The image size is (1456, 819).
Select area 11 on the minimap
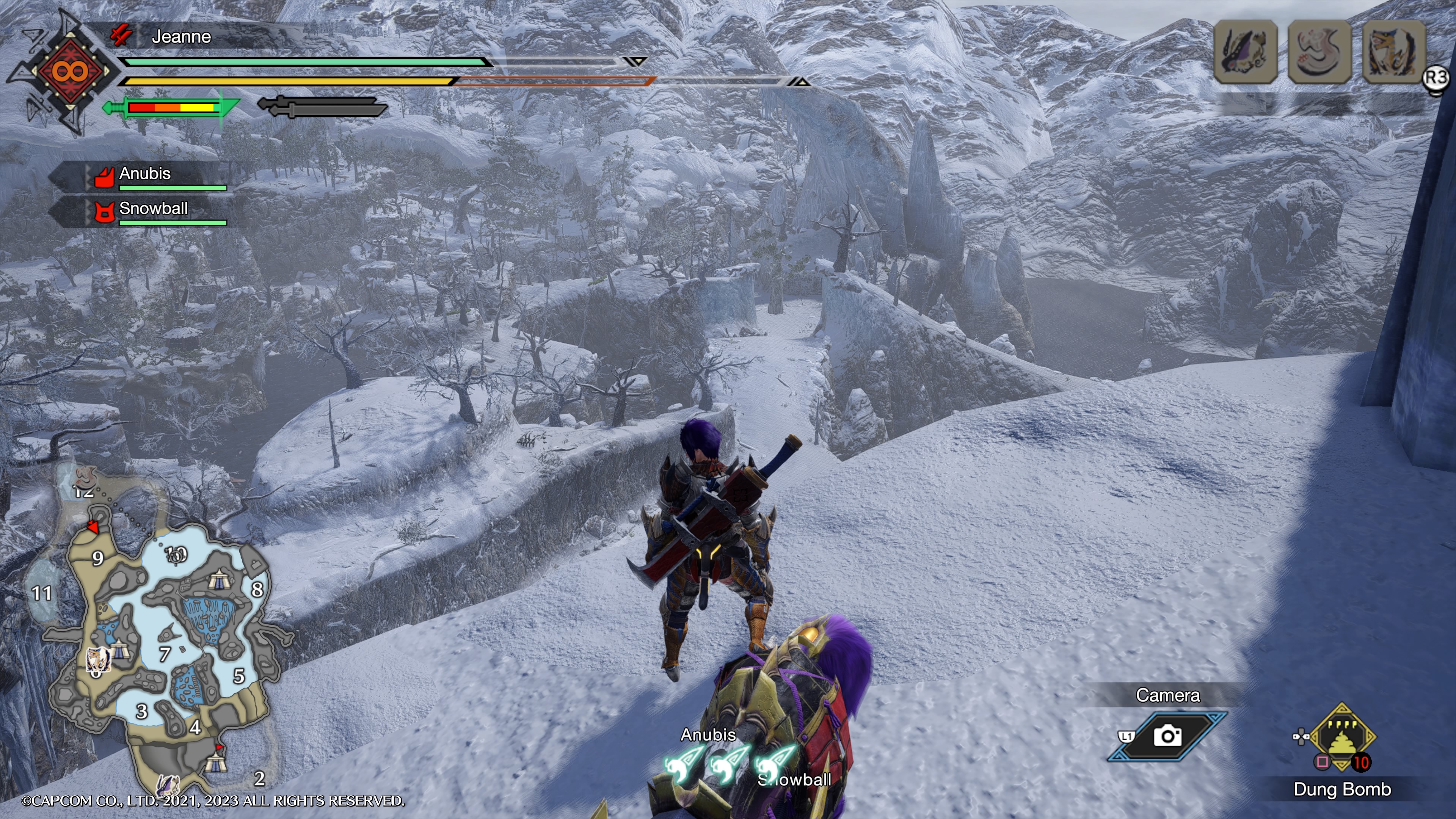(41, 593)
